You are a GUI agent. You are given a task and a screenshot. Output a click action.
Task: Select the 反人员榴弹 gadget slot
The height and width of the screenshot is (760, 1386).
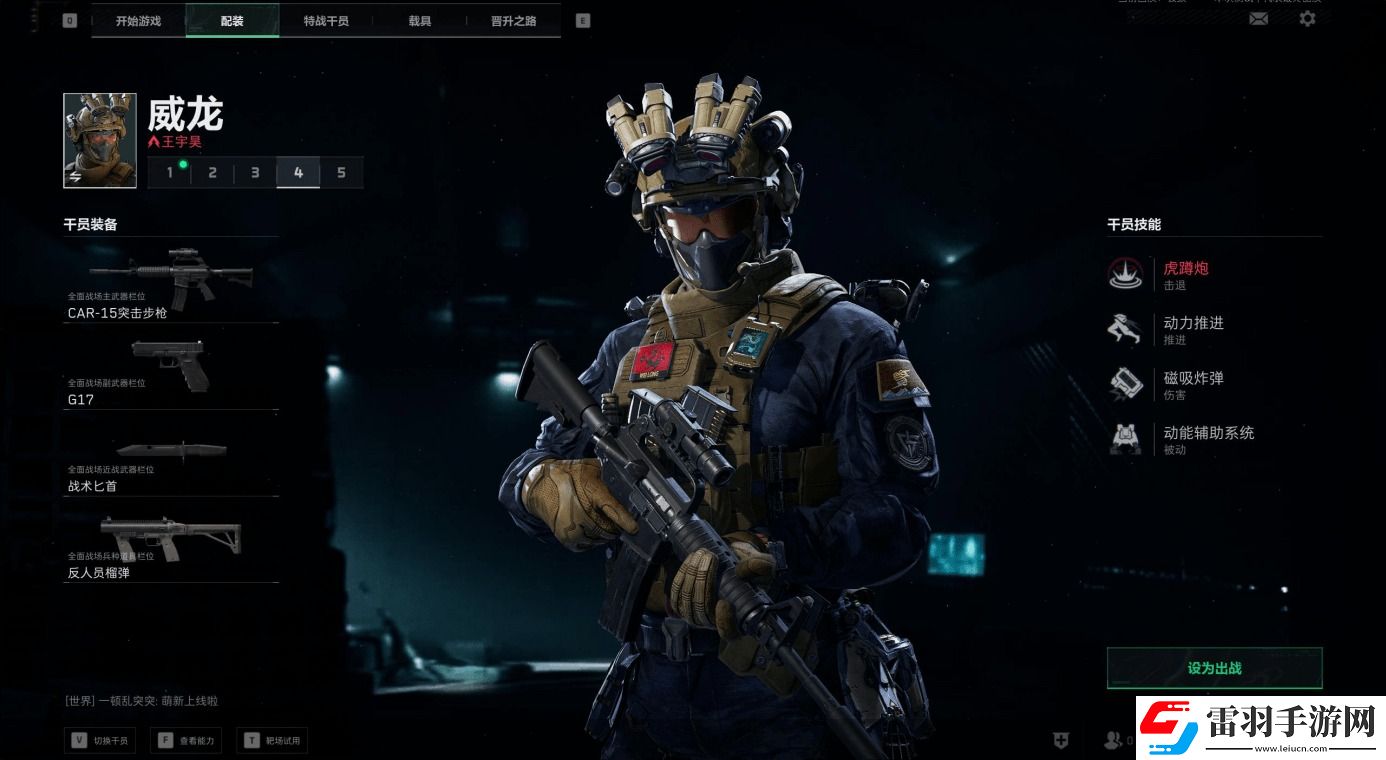point(170,549)
